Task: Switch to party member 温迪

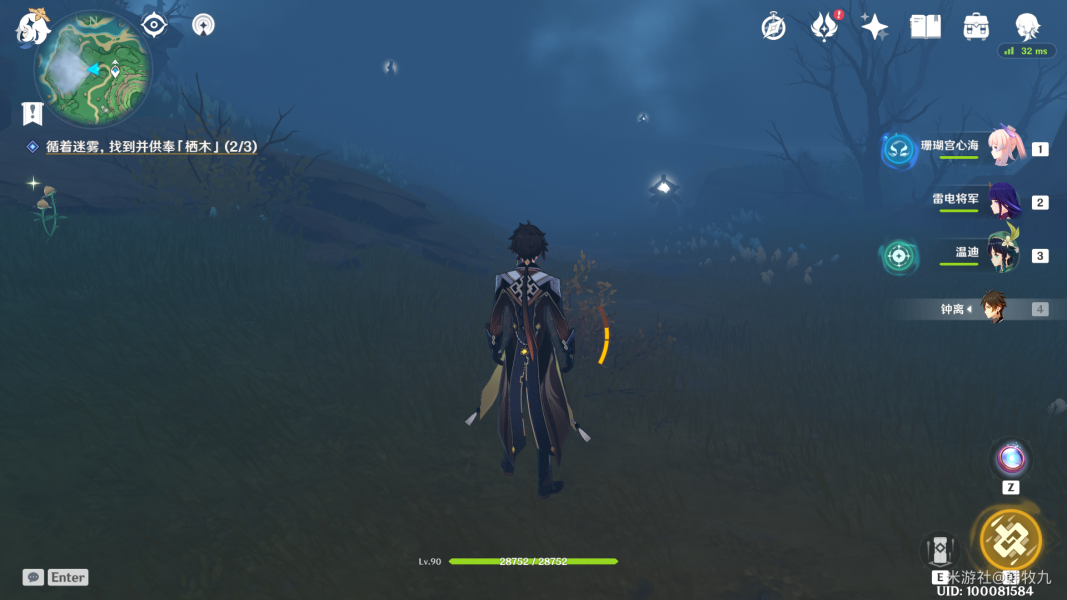Action: 1001,254
